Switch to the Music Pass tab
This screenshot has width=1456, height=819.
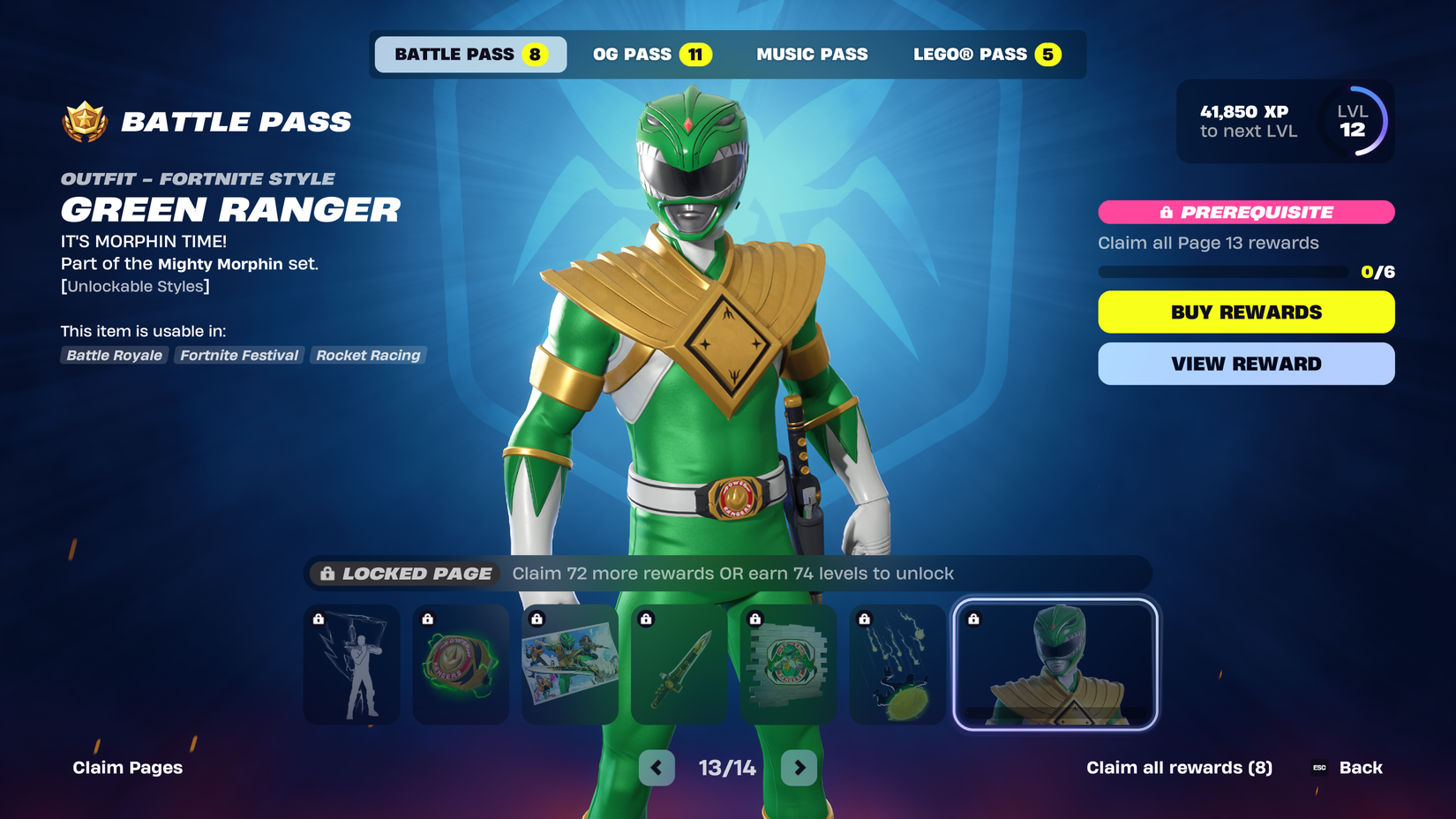coord(813,54)
